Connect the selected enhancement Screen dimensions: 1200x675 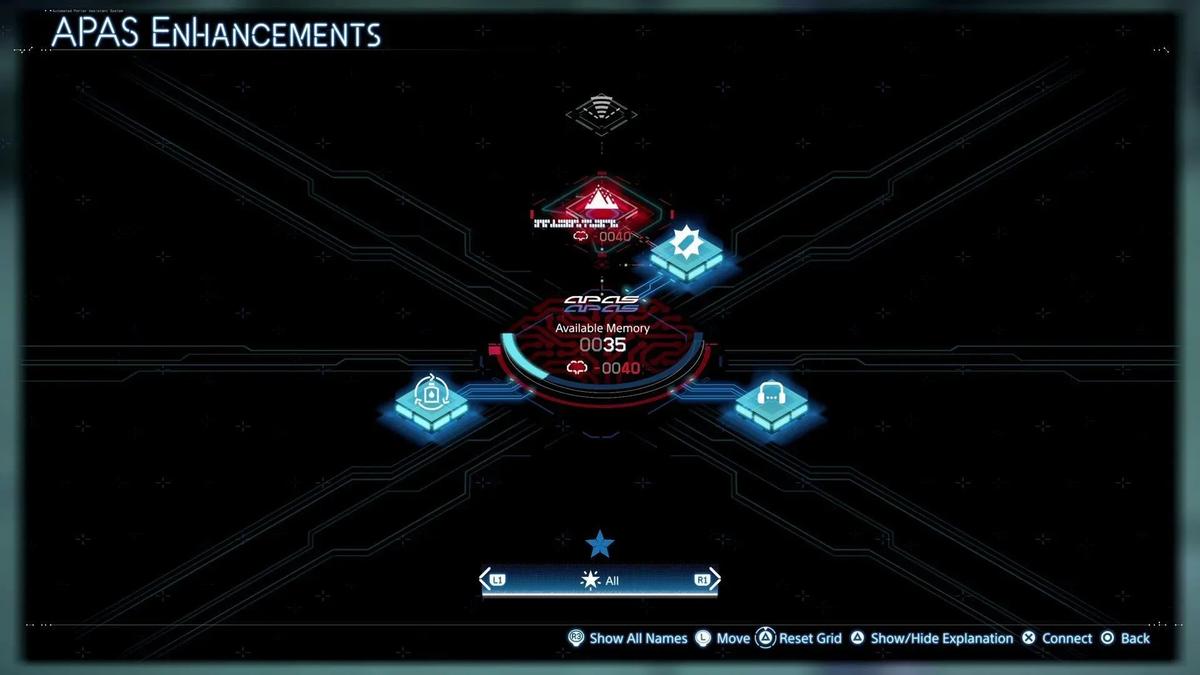click(x=1057, y=638)
